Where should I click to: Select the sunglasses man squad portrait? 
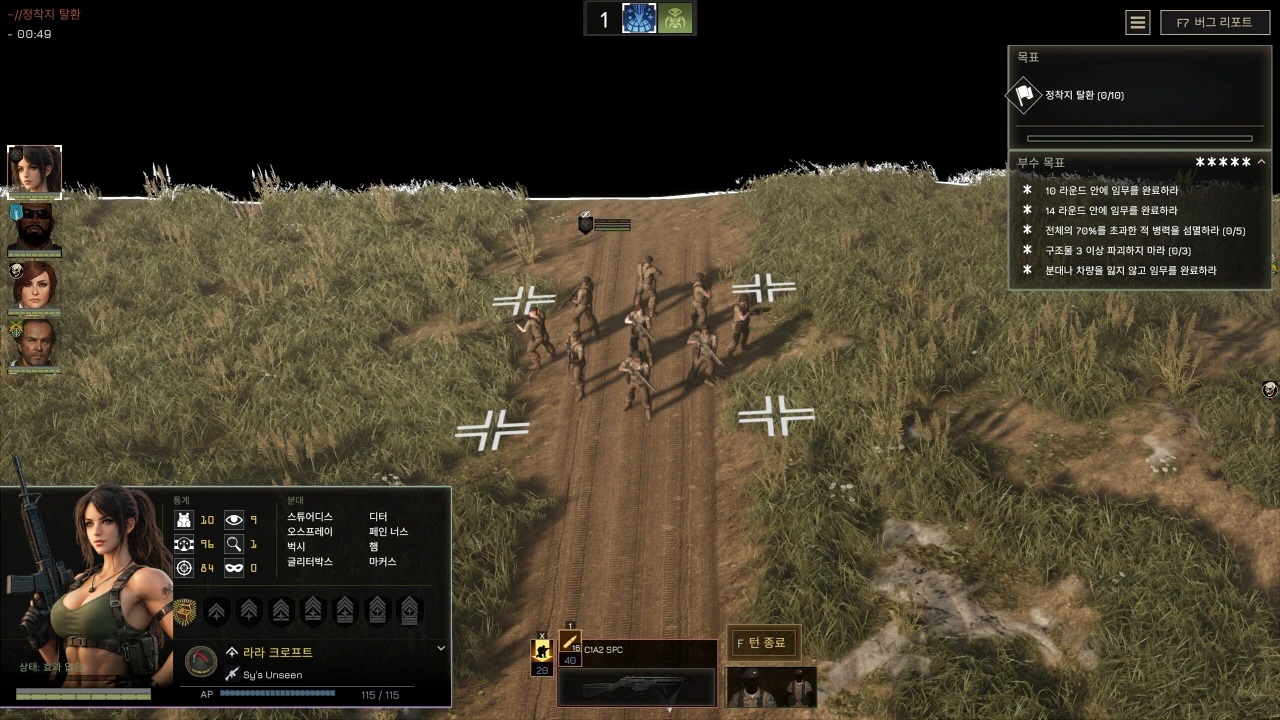(x=35, y=229)
